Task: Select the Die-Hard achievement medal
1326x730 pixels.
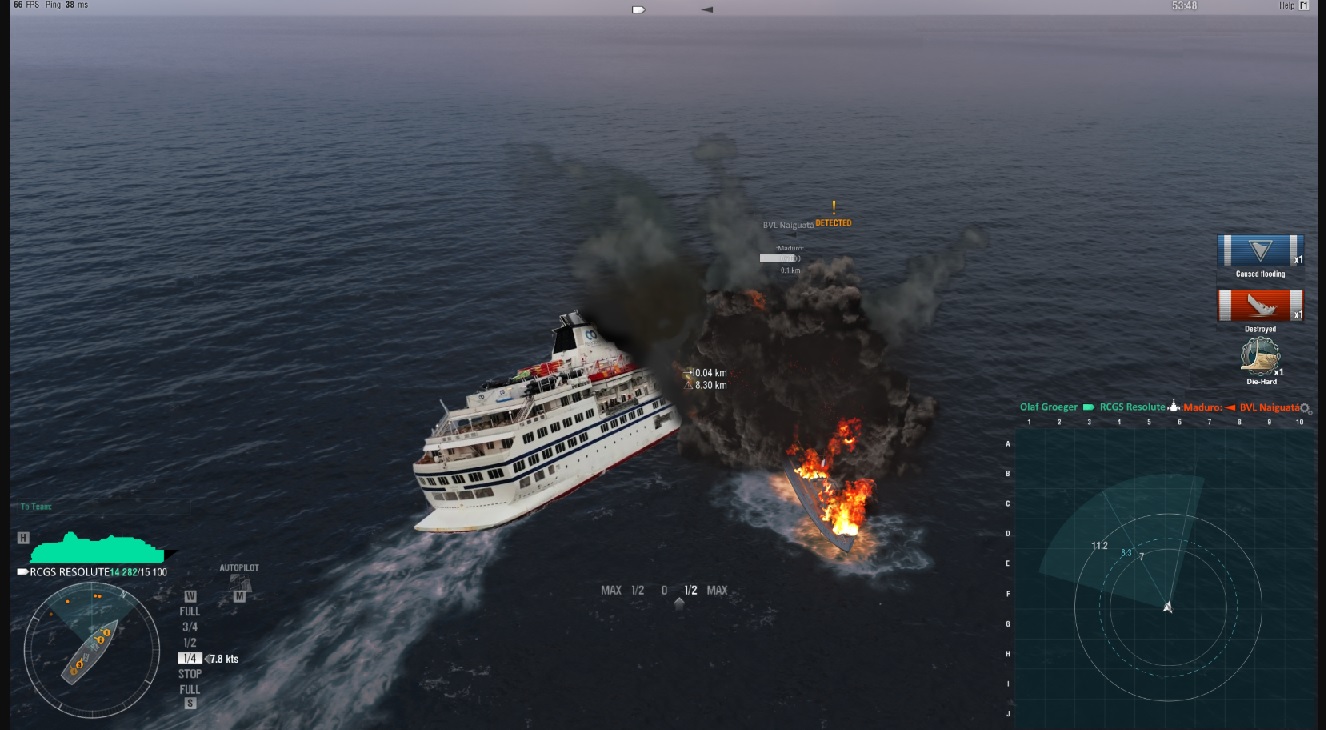Action: (x=1259, y=358)
